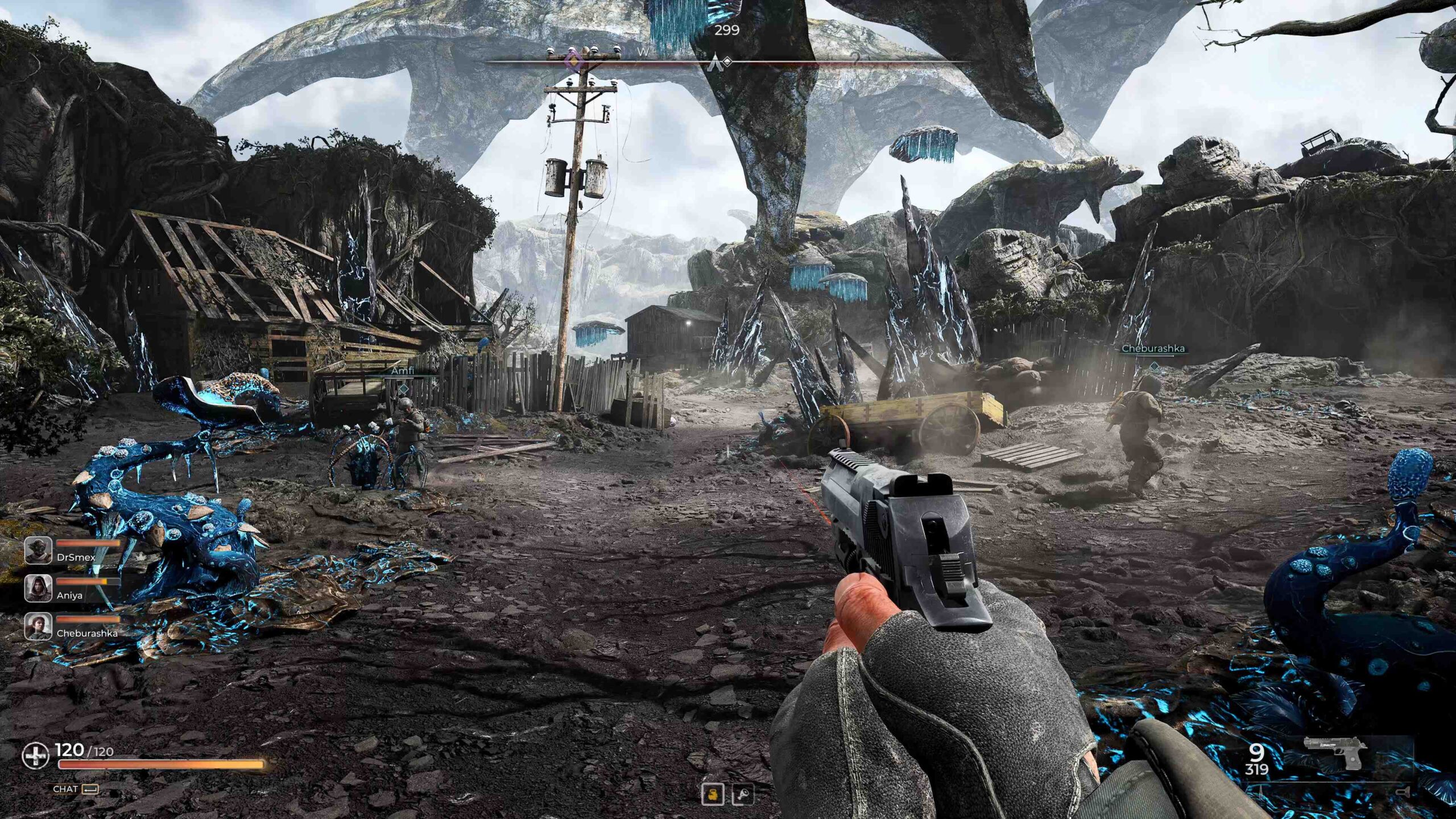Select DrSmex's squad portrait
The height and width of the screenshot is (819, 1456).
point(38,550)
